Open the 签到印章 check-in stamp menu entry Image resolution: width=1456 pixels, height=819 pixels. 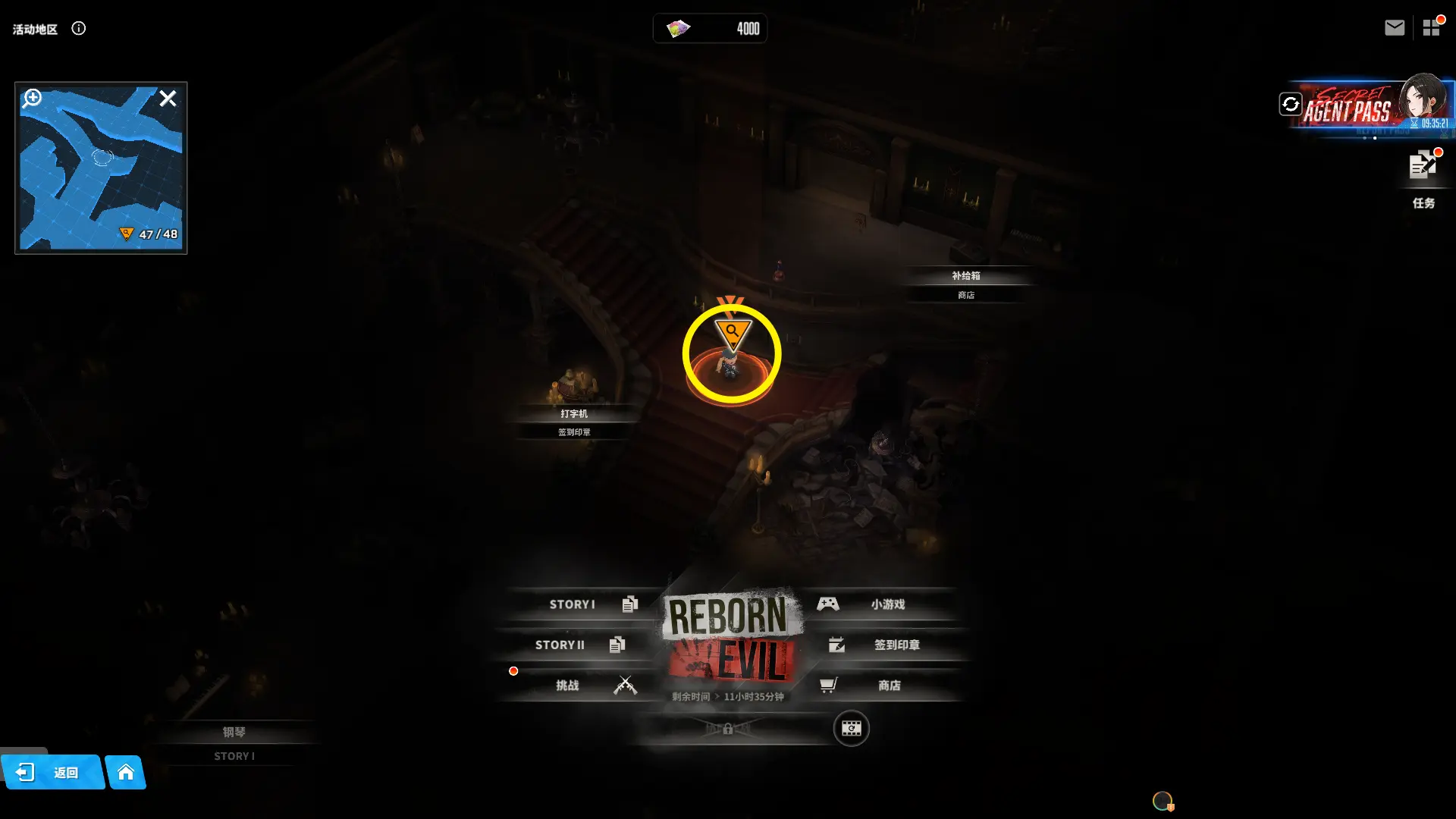coord(887,645)
